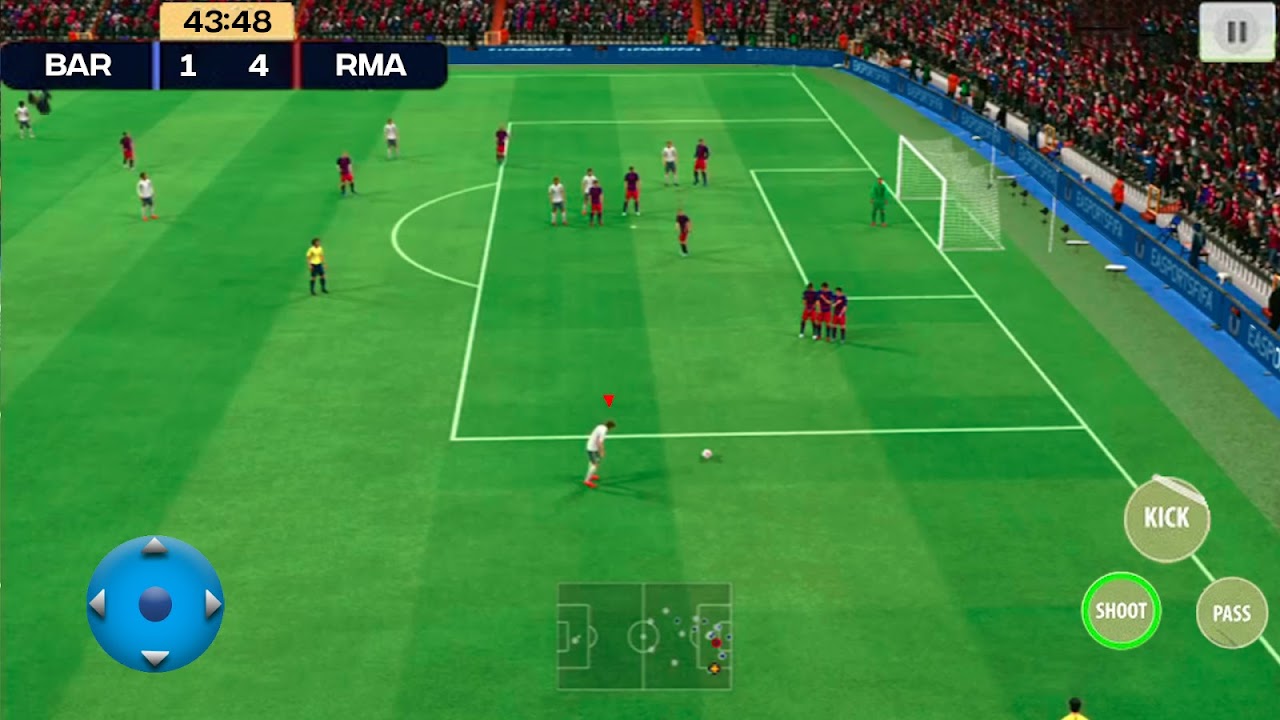The height and width of the screenshot is (720, 1280).
Task: Click the joystick's right arrow
Action: (x=212, y=604)
